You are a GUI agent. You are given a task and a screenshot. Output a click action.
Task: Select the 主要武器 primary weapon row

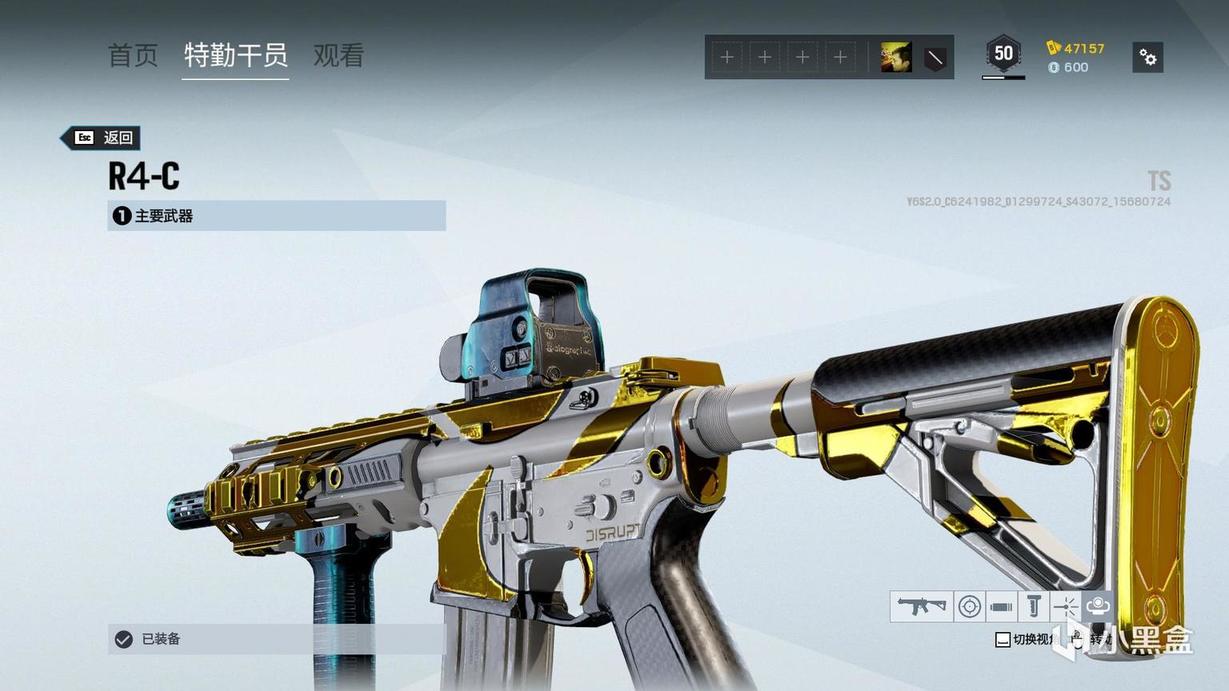(x=276, y=216)
